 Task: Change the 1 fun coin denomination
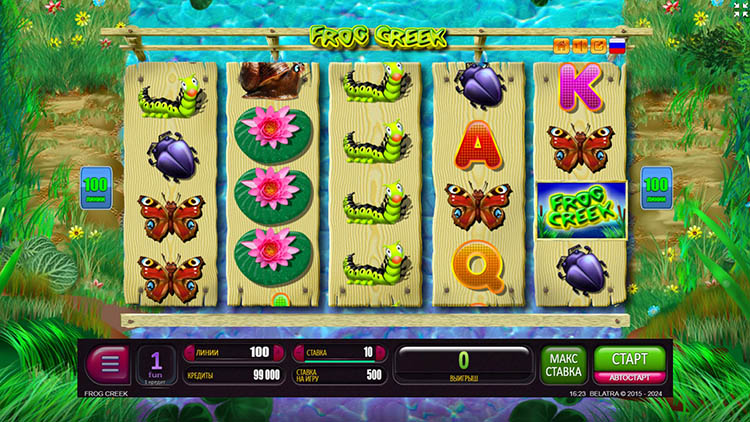click(156, 364)
